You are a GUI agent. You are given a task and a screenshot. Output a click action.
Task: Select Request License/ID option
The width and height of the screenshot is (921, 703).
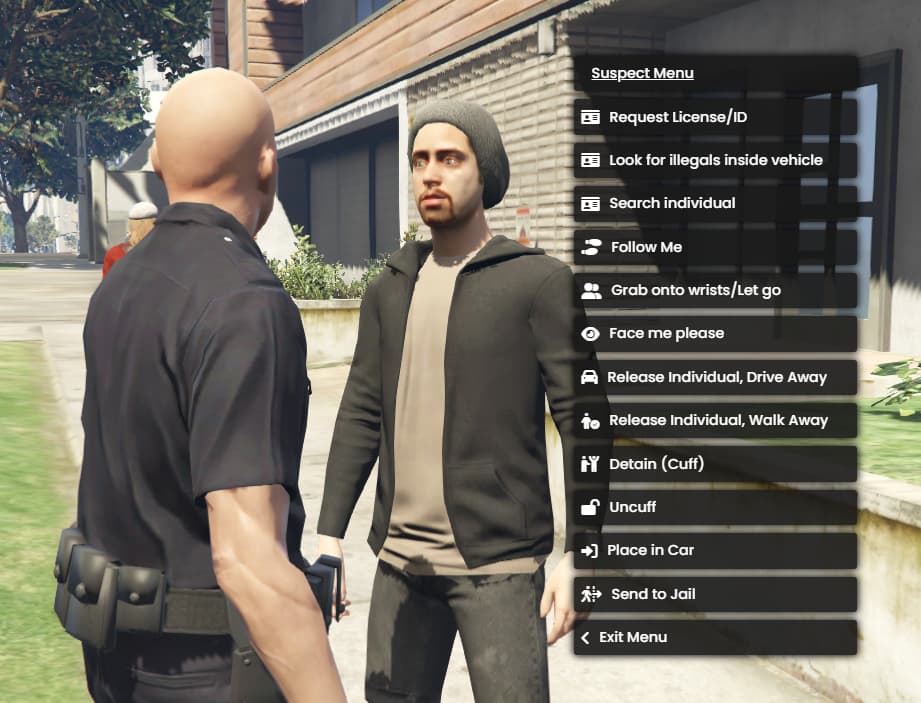click(715, 117)
